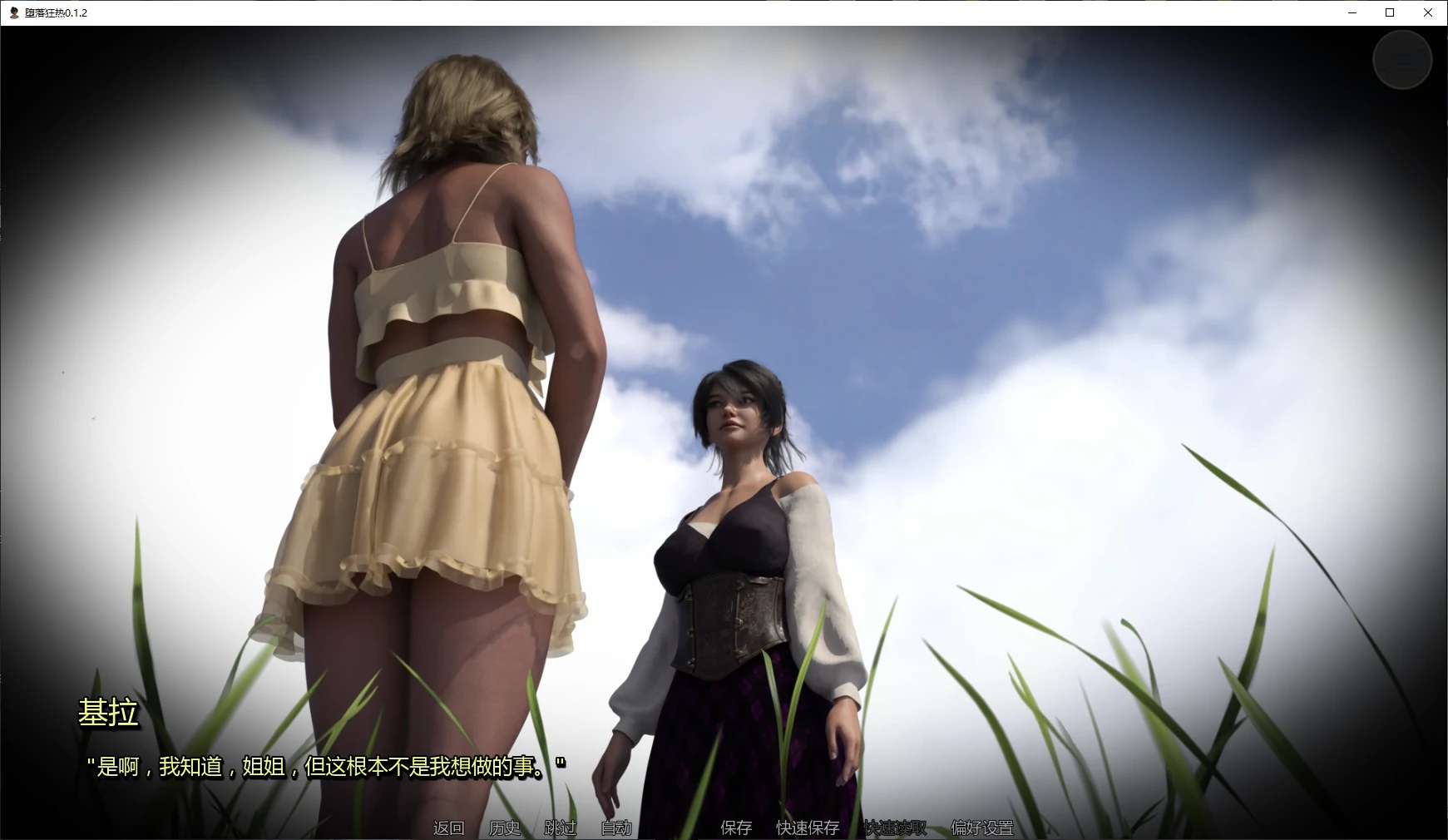Enable 自动 auto-play mode

pyautogui.click(x=616, y=828)
